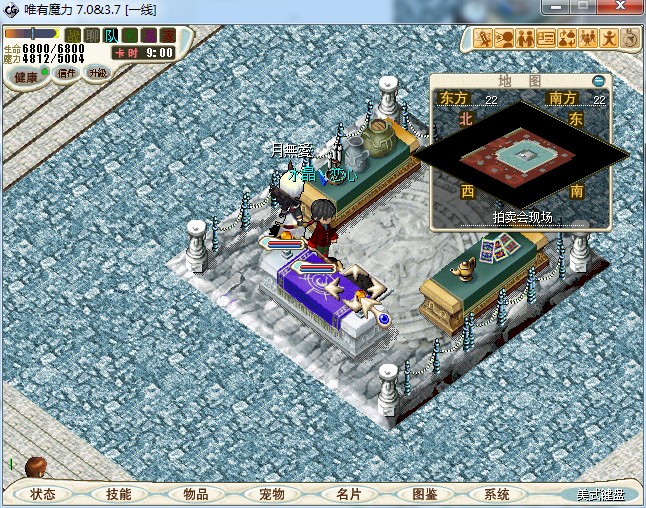Viewport: 646px width, 508px height.
Task: Open the 系统 system menu
Action: [x=497, y=494]
